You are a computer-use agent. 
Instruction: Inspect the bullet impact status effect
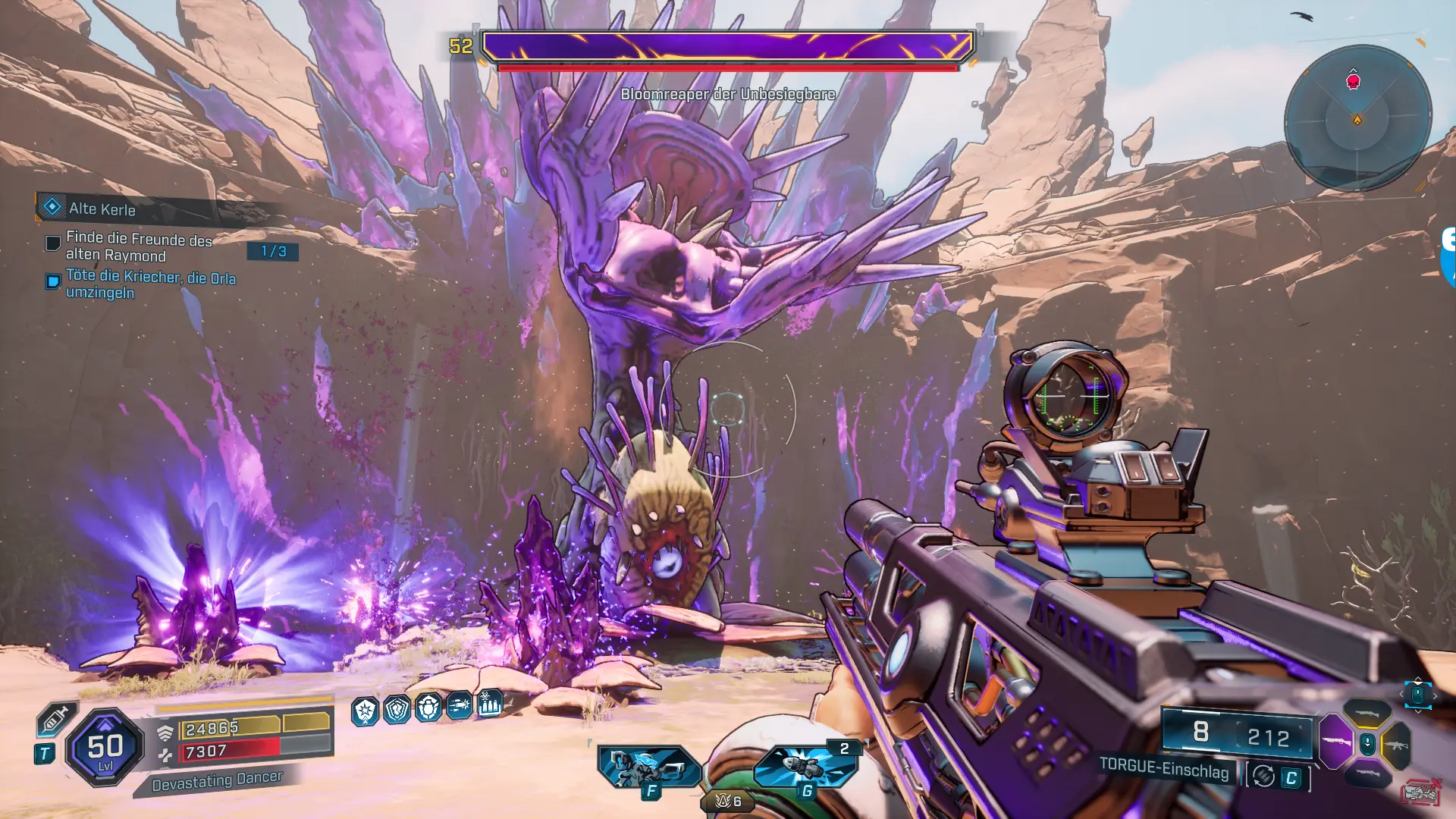point(460,706)
